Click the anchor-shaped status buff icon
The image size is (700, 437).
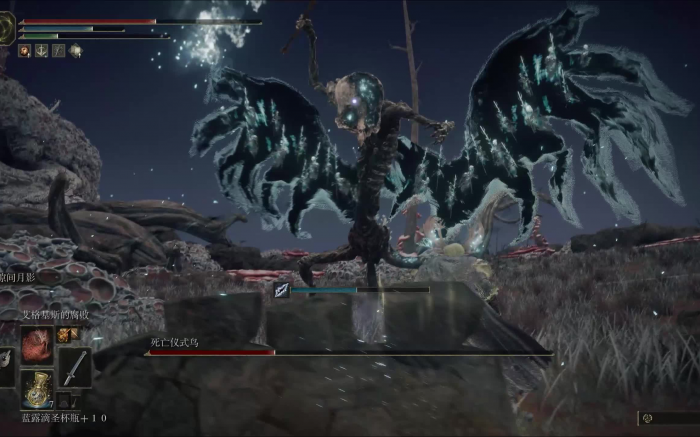click(41, 50)
